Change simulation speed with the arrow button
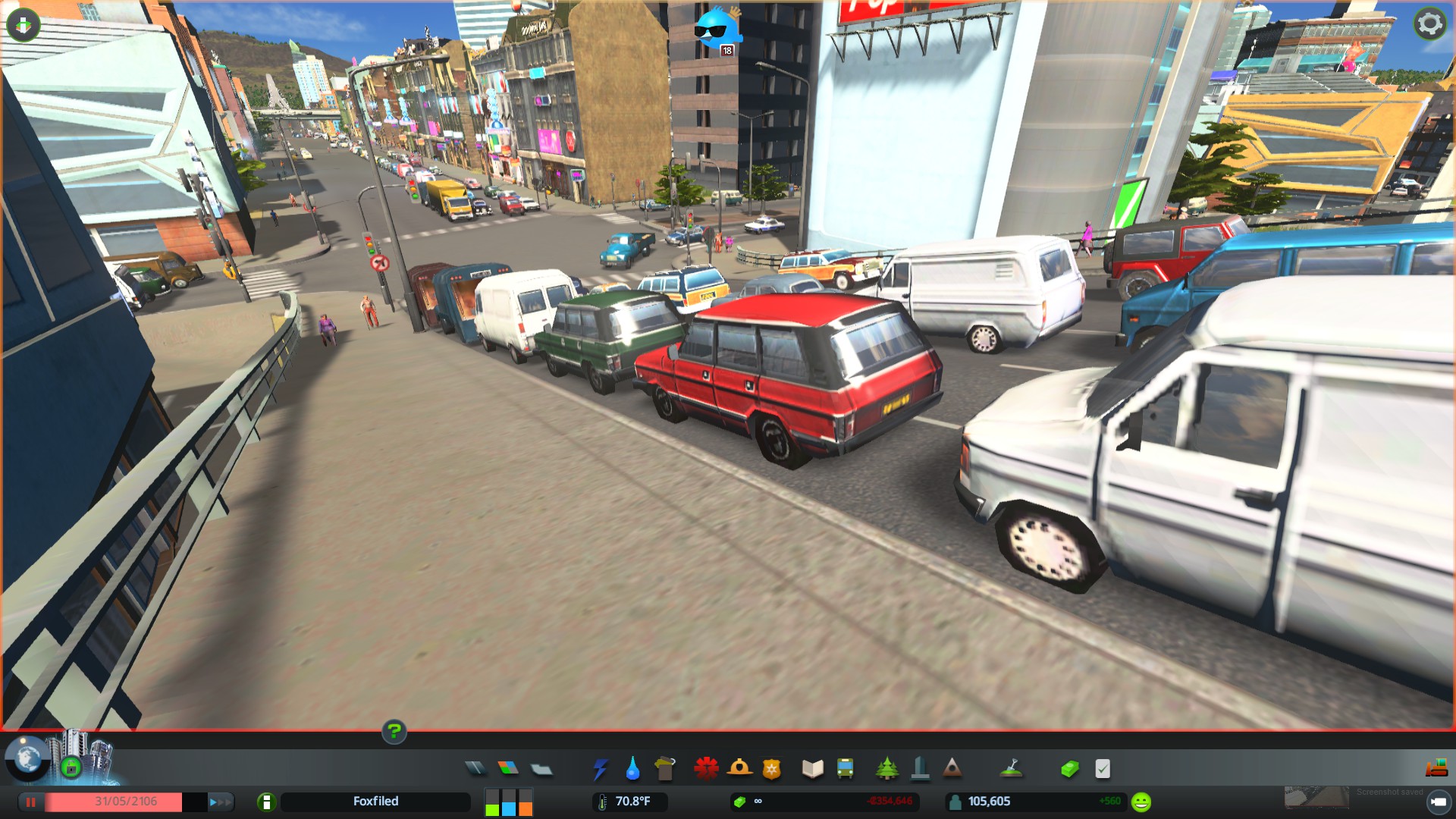Screen dimensions: 1456x819 pos(219,802)
